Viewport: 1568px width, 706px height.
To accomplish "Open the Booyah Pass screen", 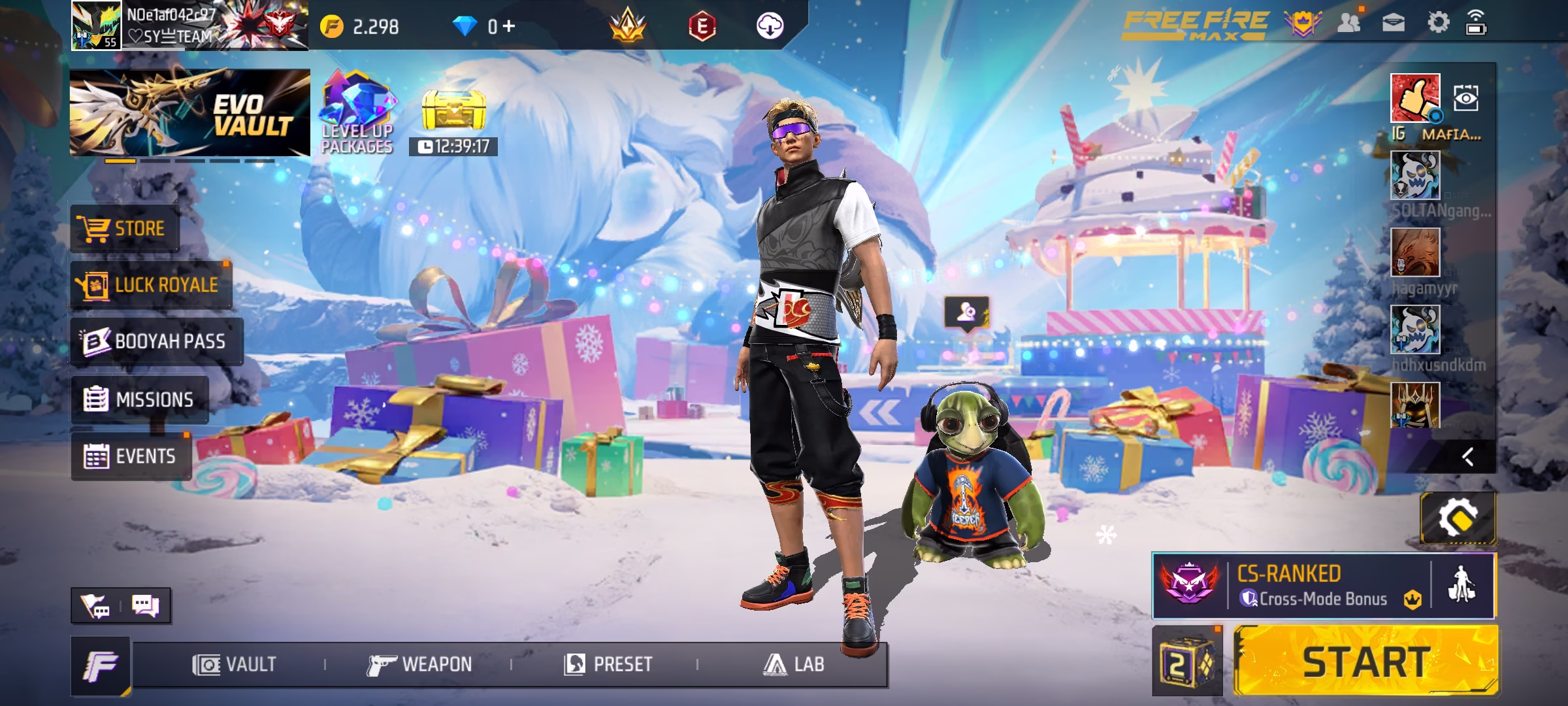I will coord(156,341).
